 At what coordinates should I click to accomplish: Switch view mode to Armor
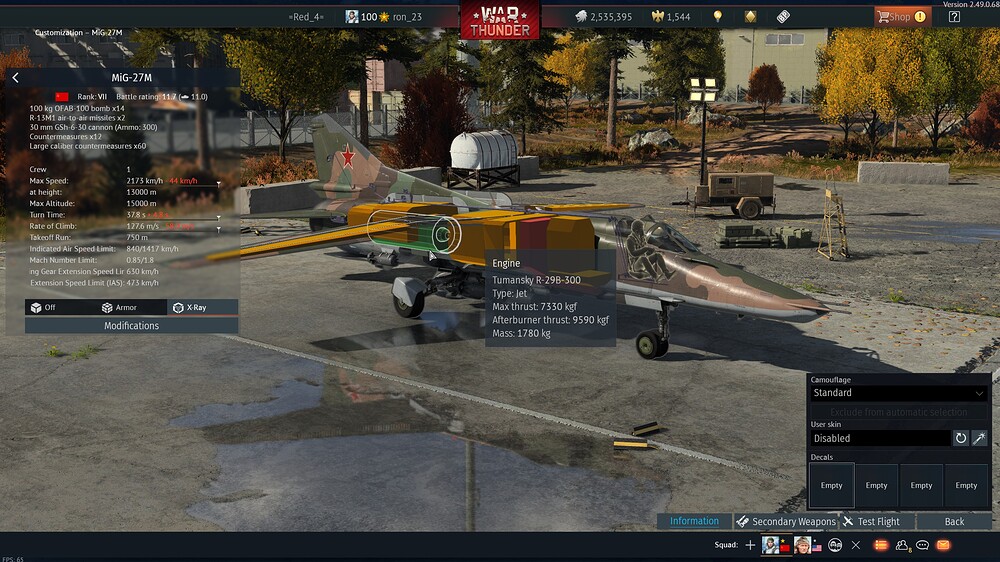[118, 307]
